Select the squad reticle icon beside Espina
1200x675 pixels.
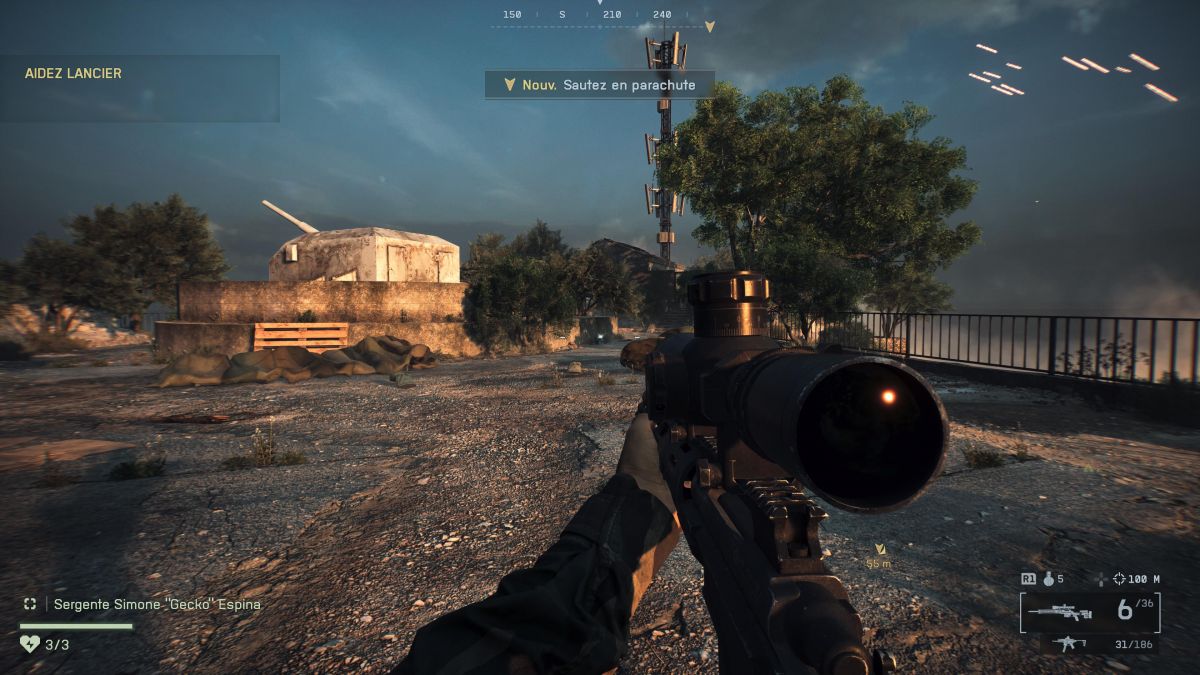30,604
